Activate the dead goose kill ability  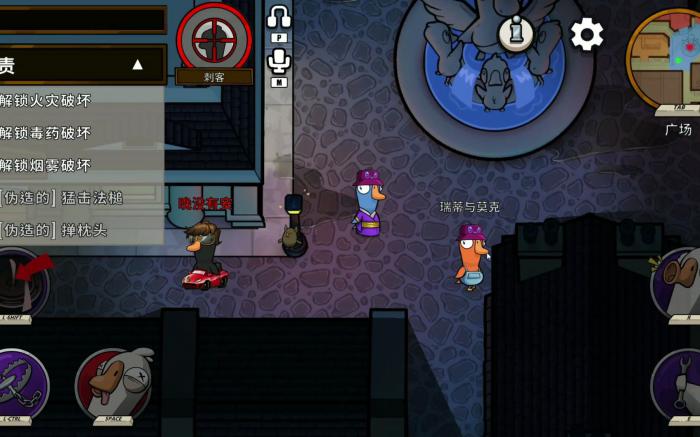pyautogui.click(x=113, y=384)
